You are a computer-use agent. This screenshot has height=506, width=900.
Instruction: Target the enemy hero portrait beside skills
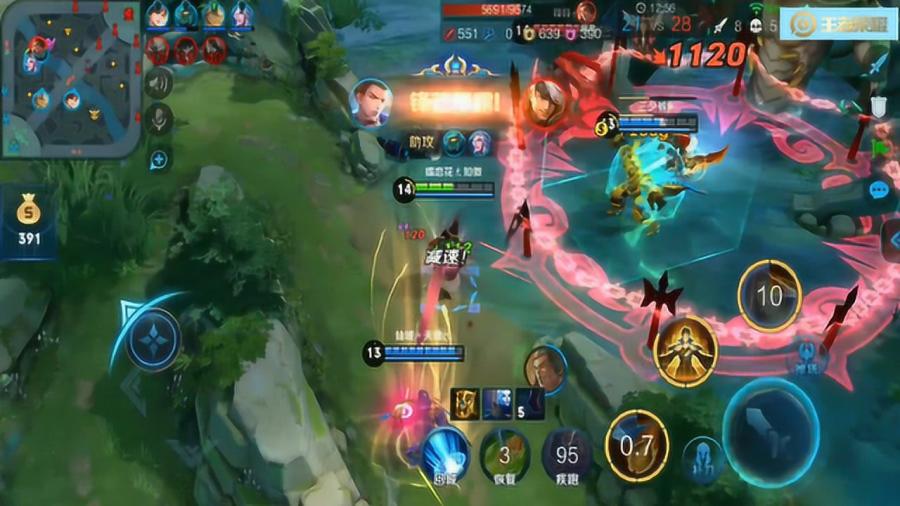[545, 369]
